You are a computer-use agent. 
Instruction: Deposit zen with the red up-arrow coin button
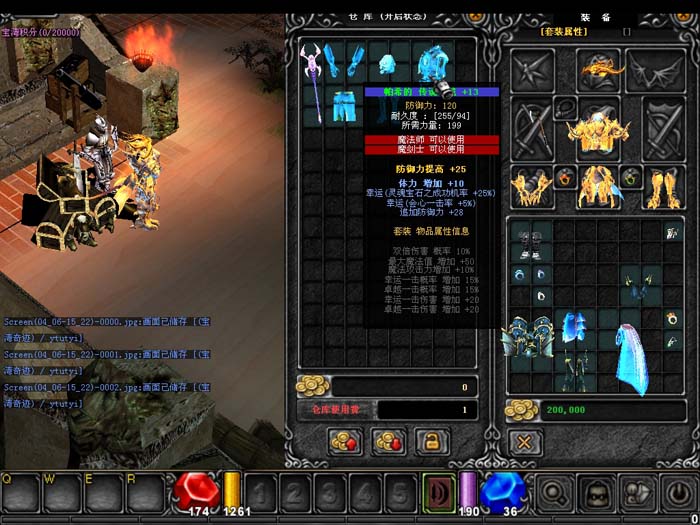[346, 440]
